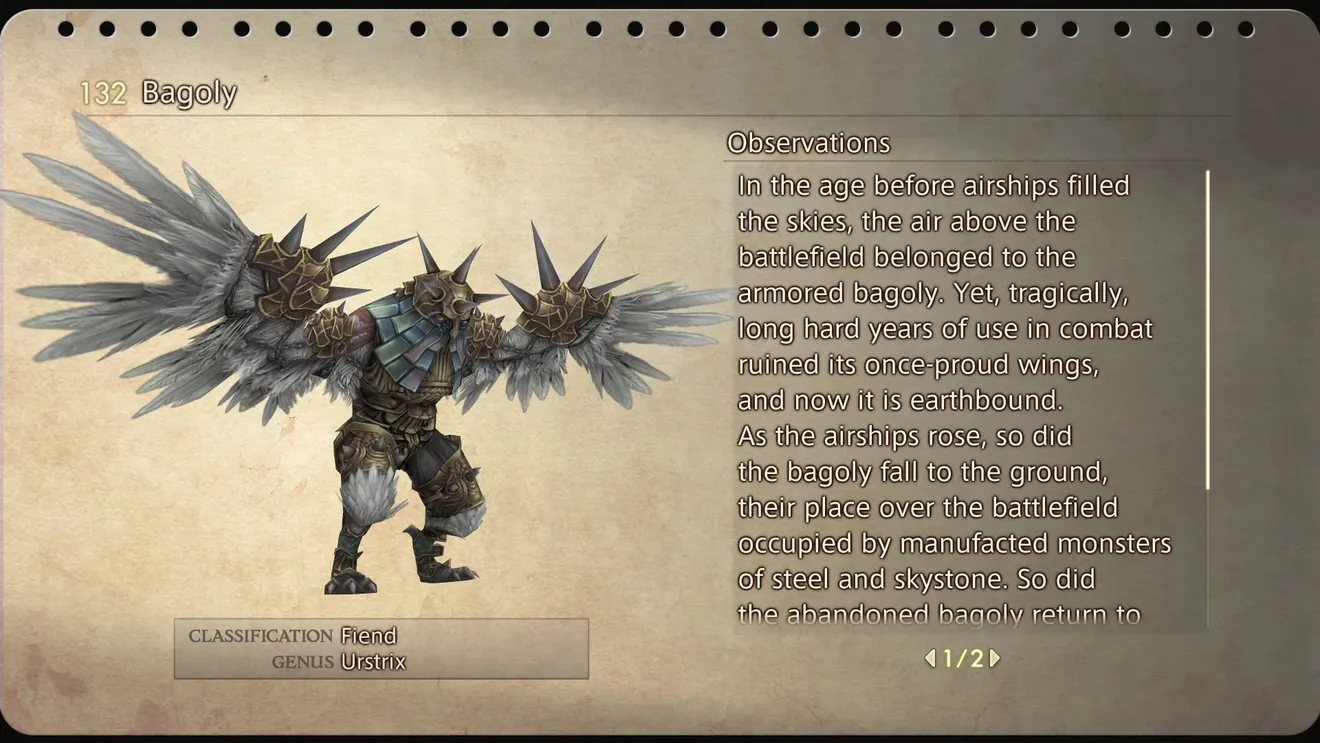Go to next observations page arrow
The width and height of the screenshot is (1320, 743).
[995, 659]
